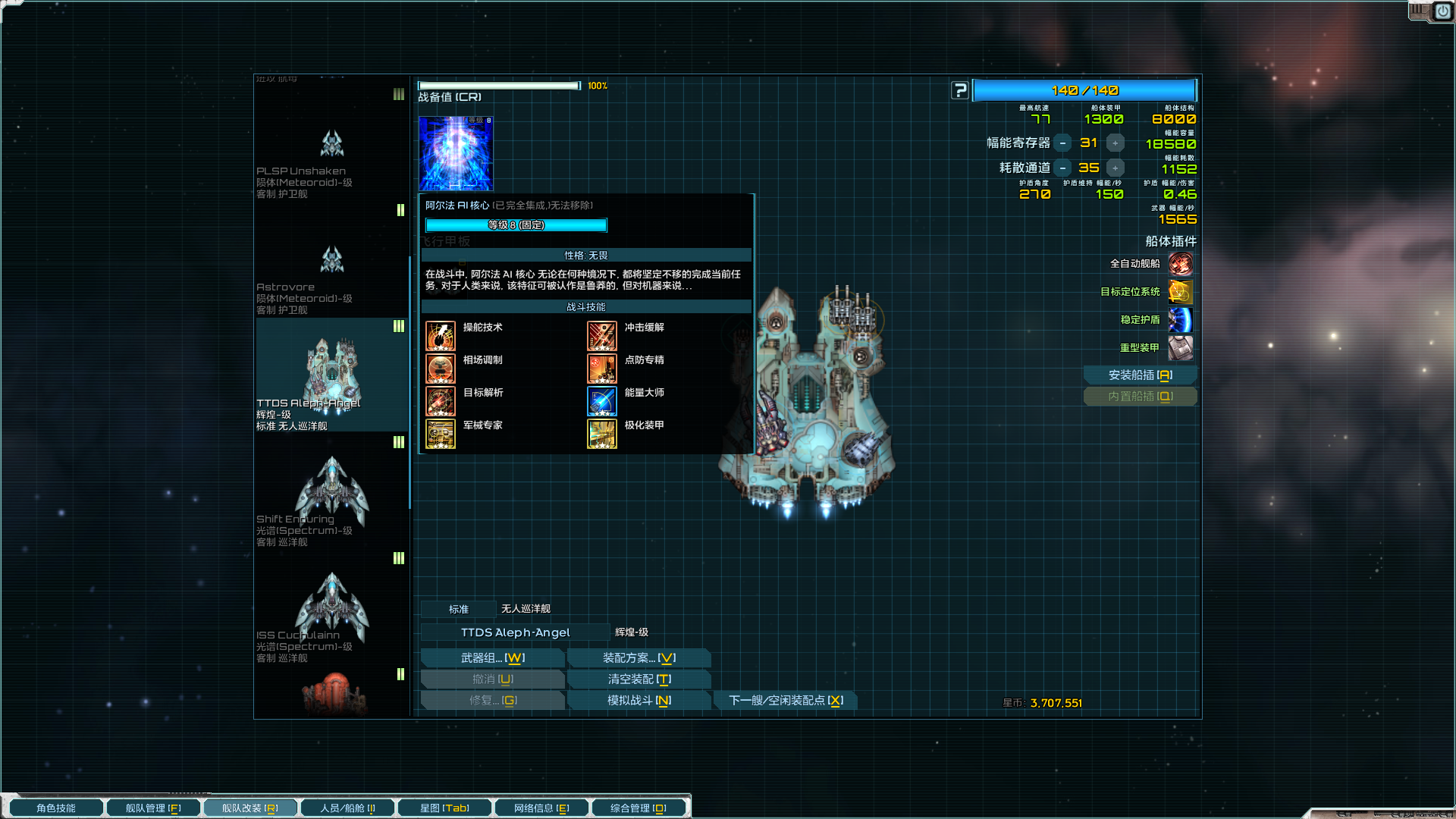The height and width of the screenshot is (819, 1456).
Task: Switch to the 星图 [Tab] screen
Action: (x=444, y=807)
